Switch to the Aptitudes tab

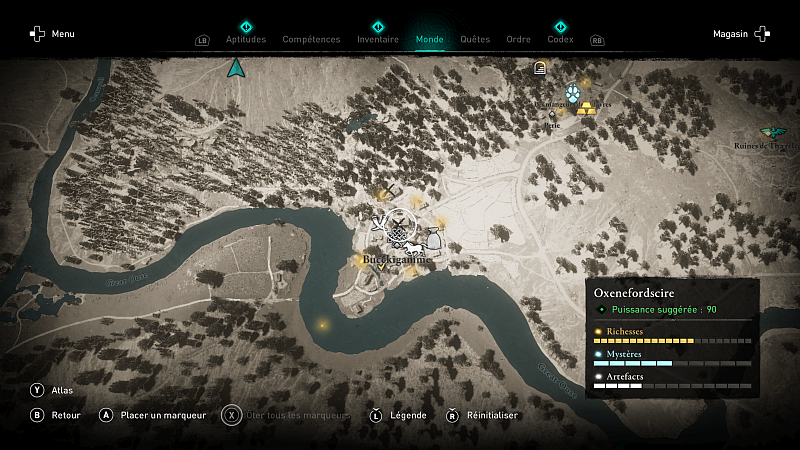tap(246, 39)
